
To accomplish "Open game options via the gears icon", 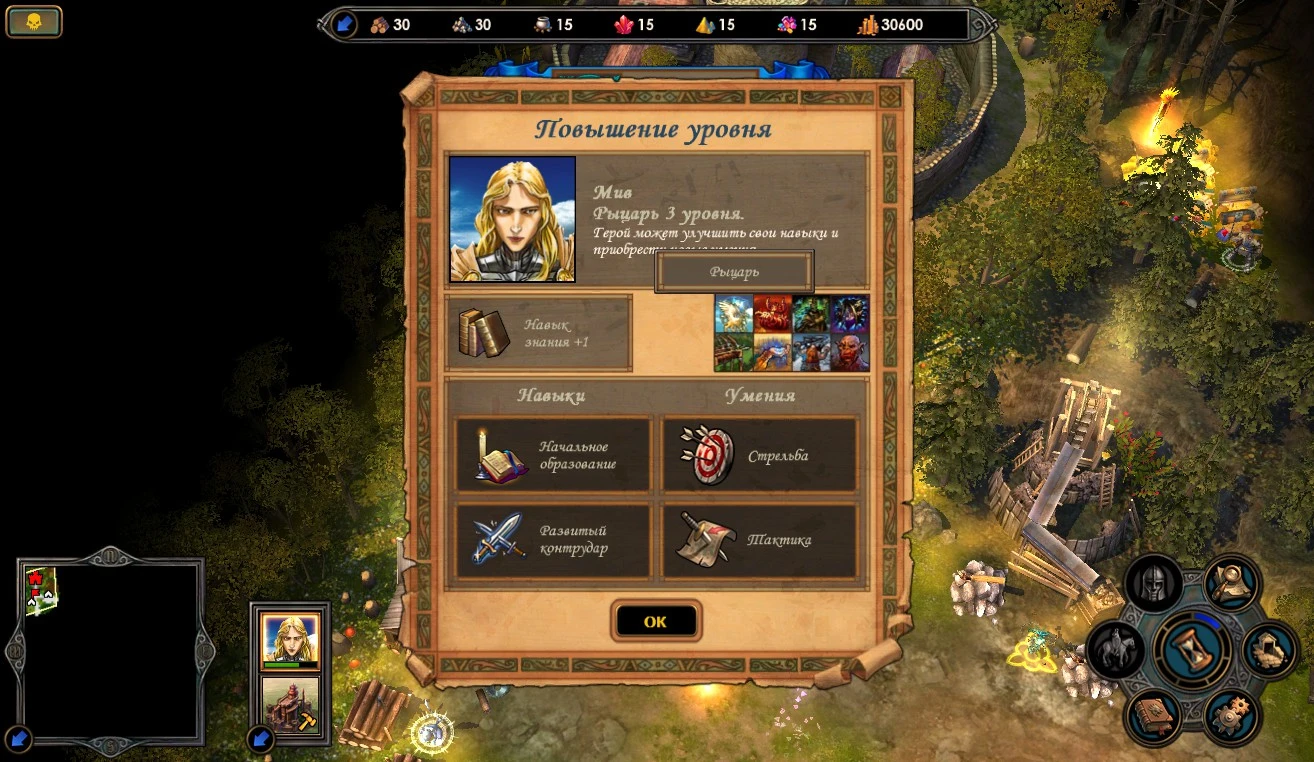I will click(x=1232, y=714).
